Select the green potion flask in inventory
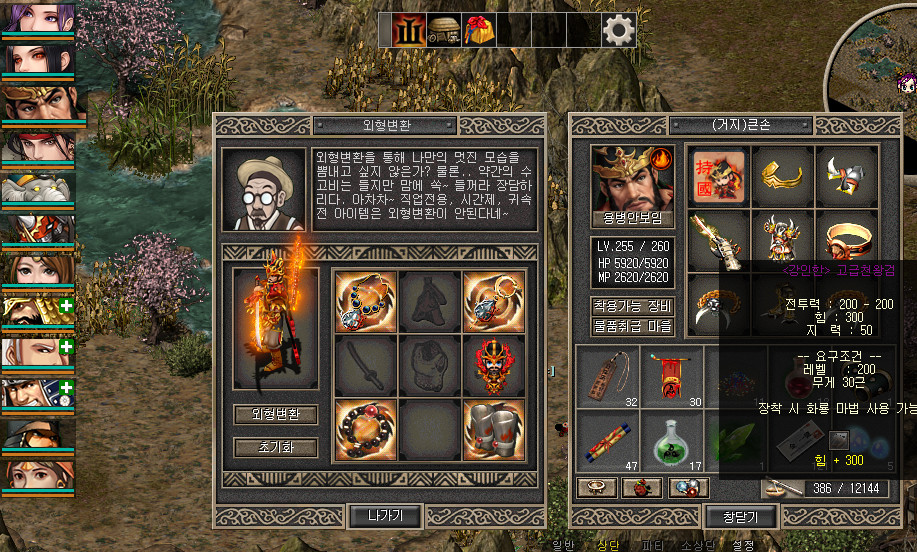The height and width of the screenshot is (552, 917). pyautogui.click(x=672, y=442)
